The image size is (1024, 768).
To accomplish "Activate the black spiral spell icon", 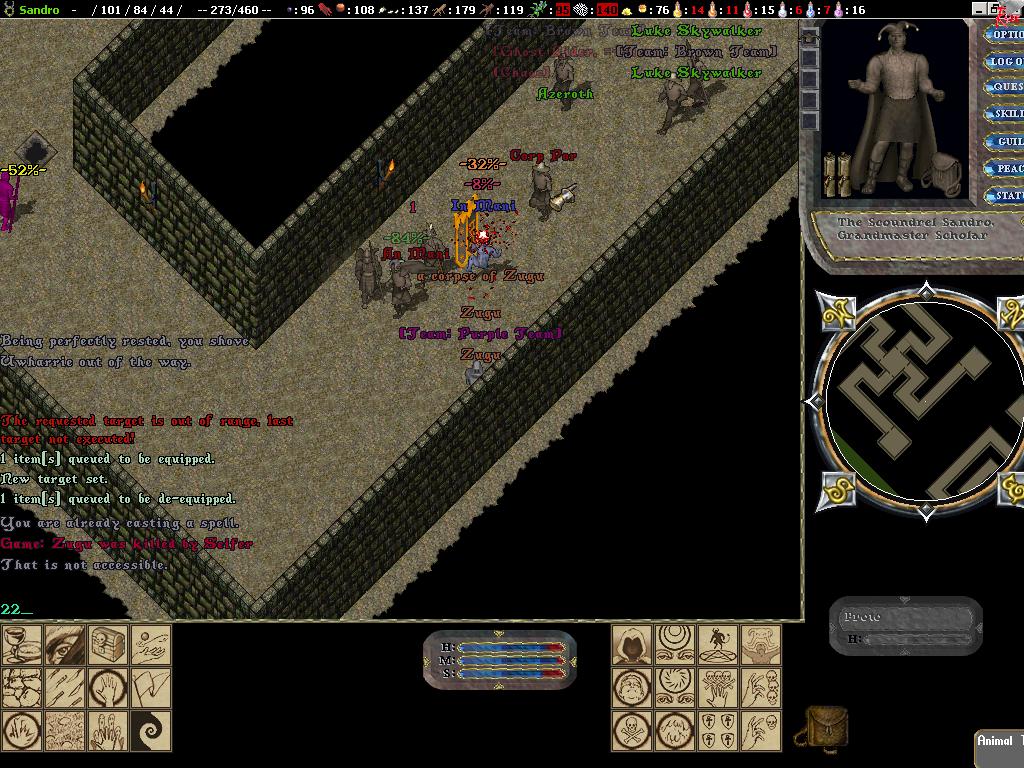I will [151, 731].
